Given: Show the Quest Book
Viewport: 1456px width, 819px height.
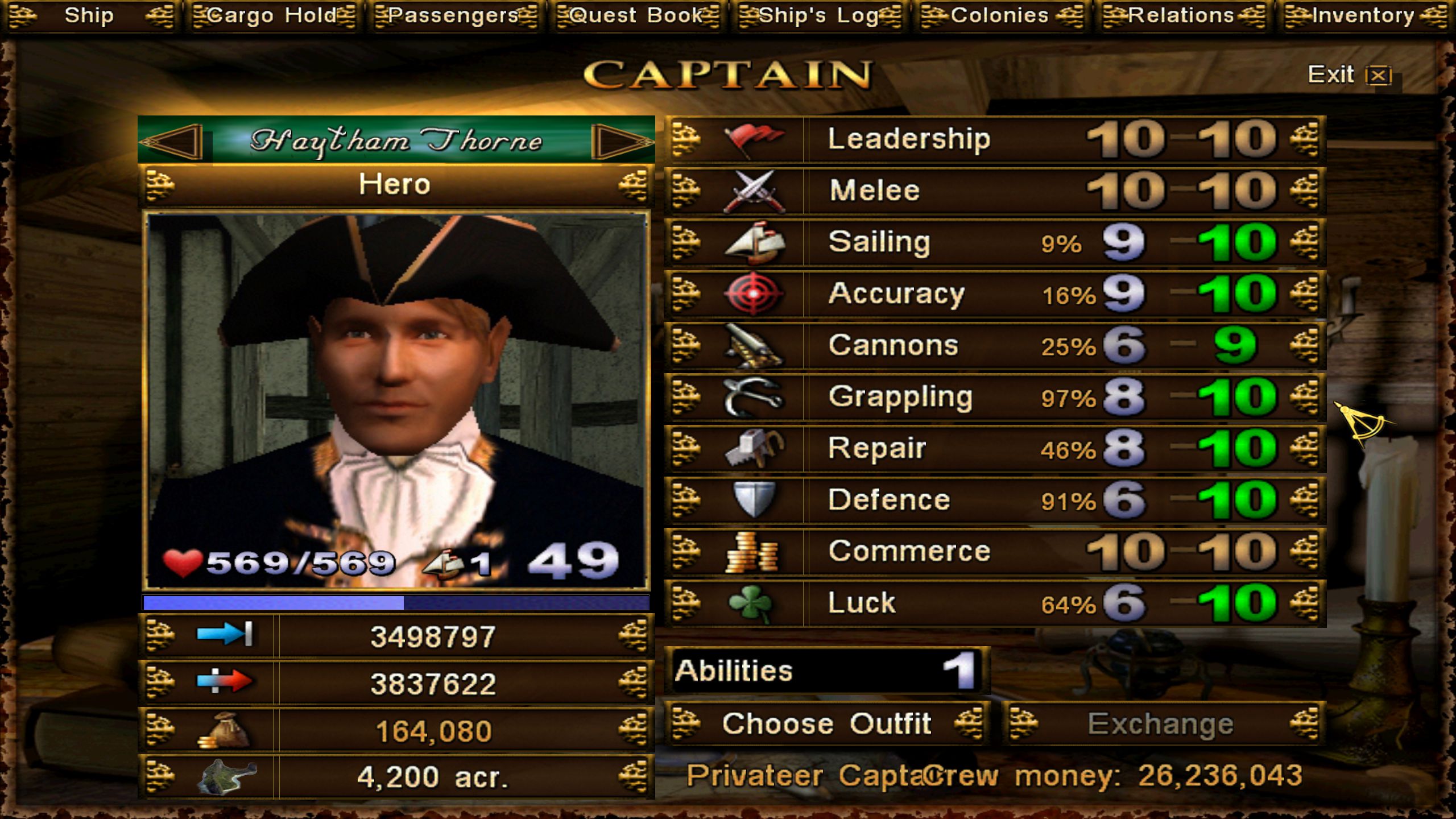Looking at the screenshot, I should pyautogui.click(x=637, y=15).
